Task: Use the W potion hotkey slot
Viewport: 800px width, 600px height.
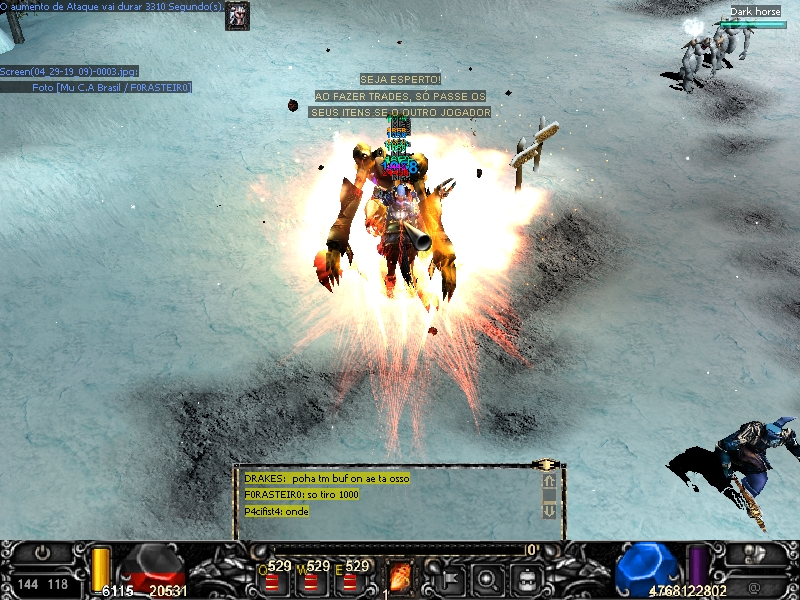Action: coord(311,582)
